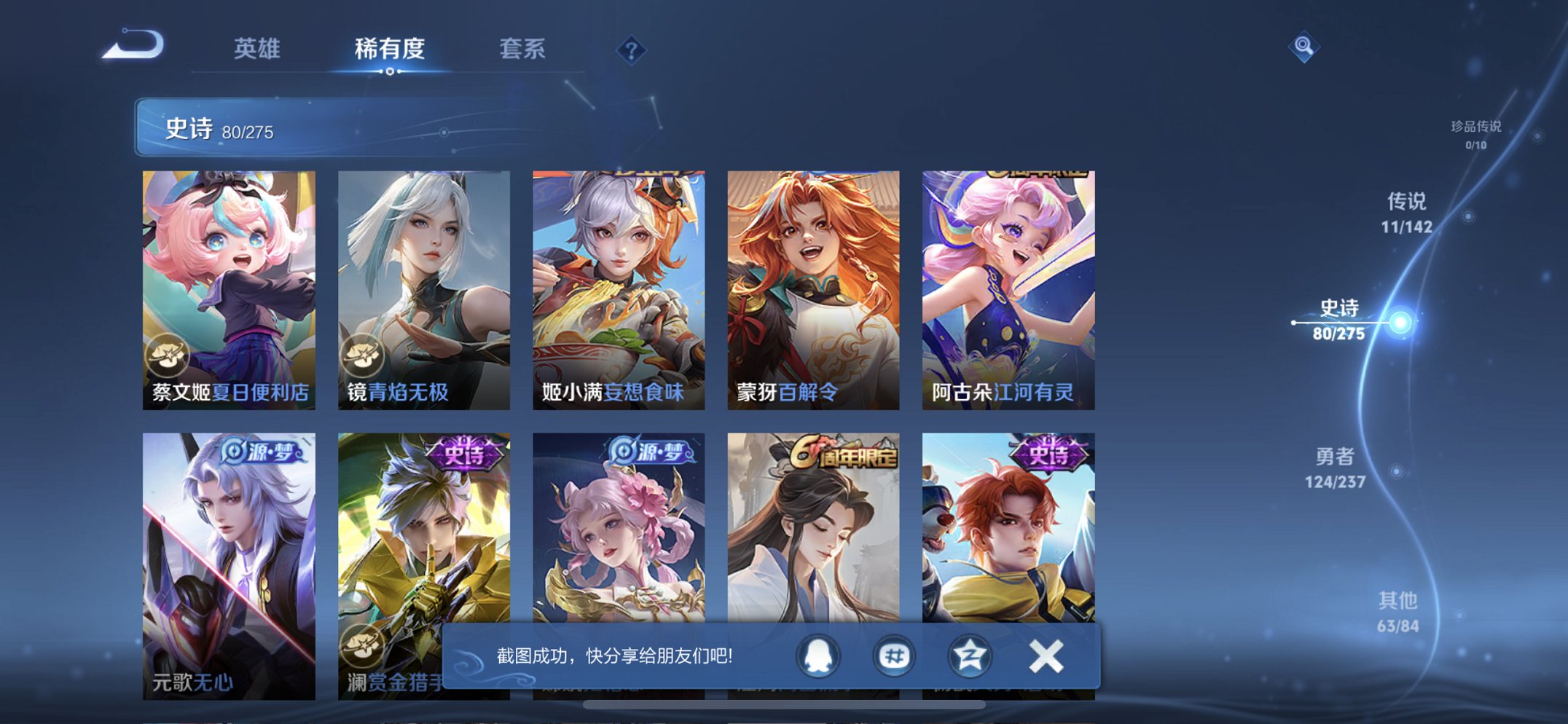Share screenshot via the hashtag share icon
1568x724 pixels.
[x=895, y=655]
